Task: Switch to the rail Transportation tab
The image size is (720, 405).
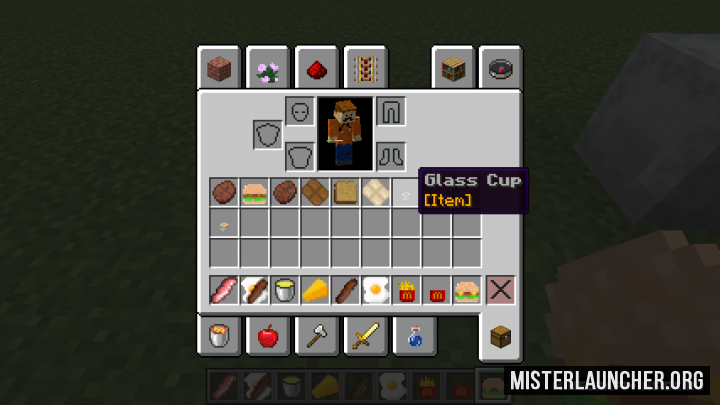Action: click(364, 69)
